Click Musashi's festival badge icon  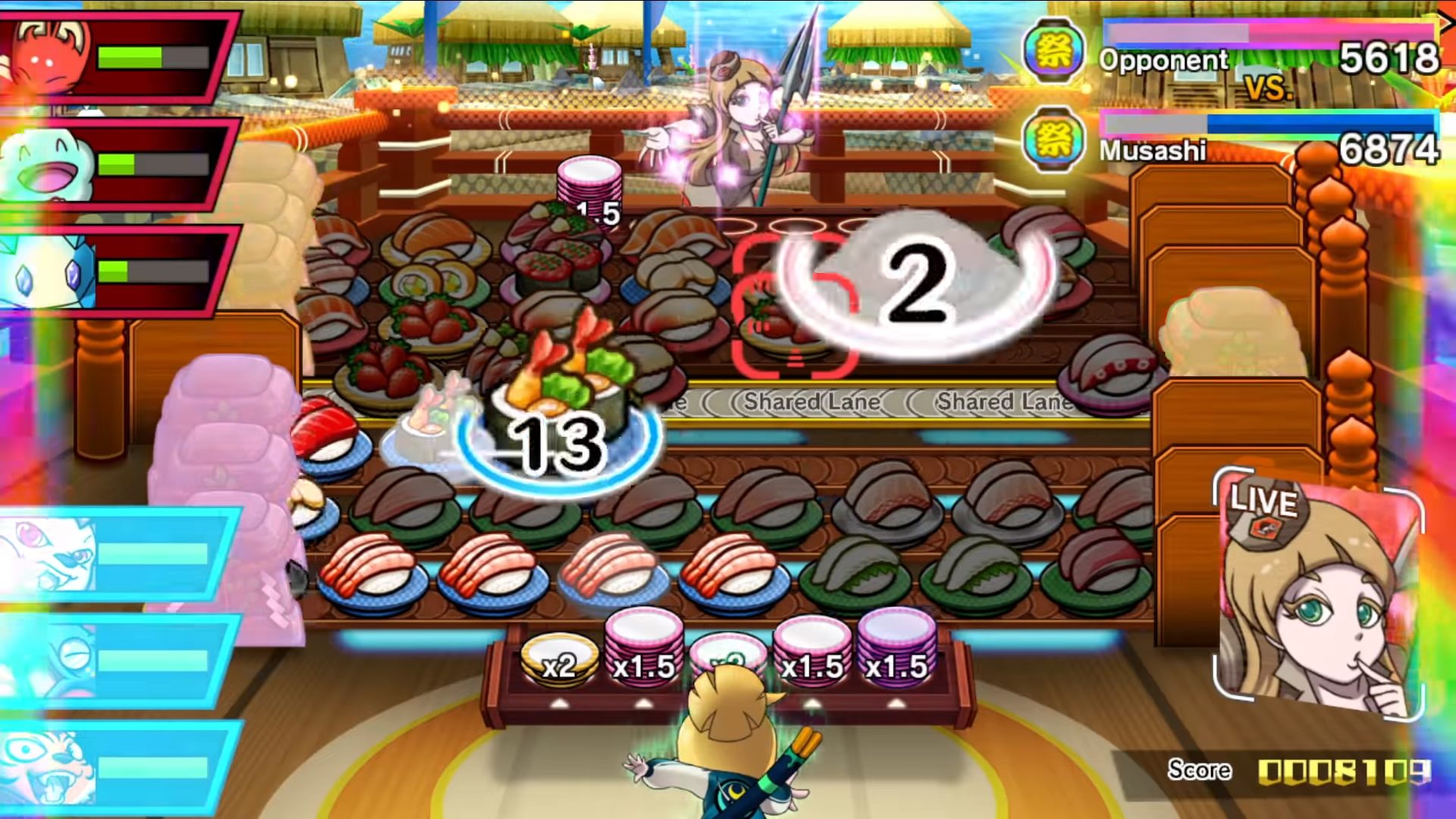point(1053,140)
